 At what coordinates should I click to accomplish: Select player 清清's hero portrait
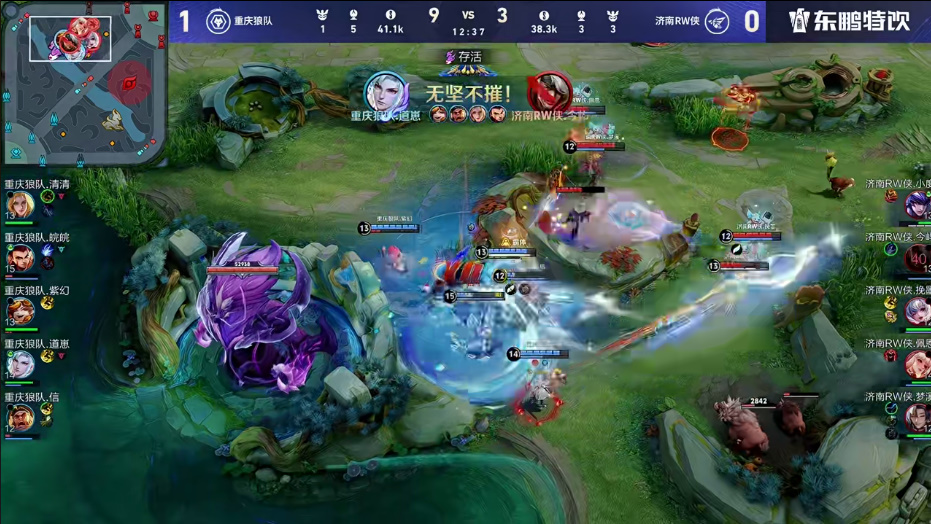[x=21, y=205]
